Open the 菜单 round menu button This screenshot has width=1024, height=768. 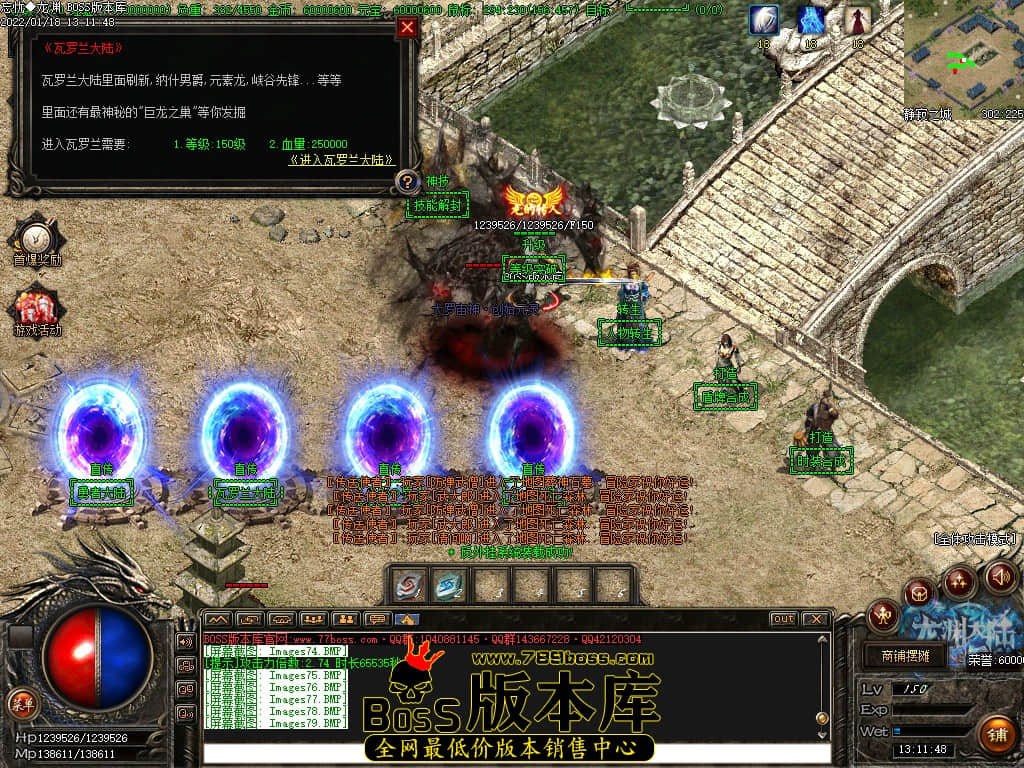tap(21, 702)
